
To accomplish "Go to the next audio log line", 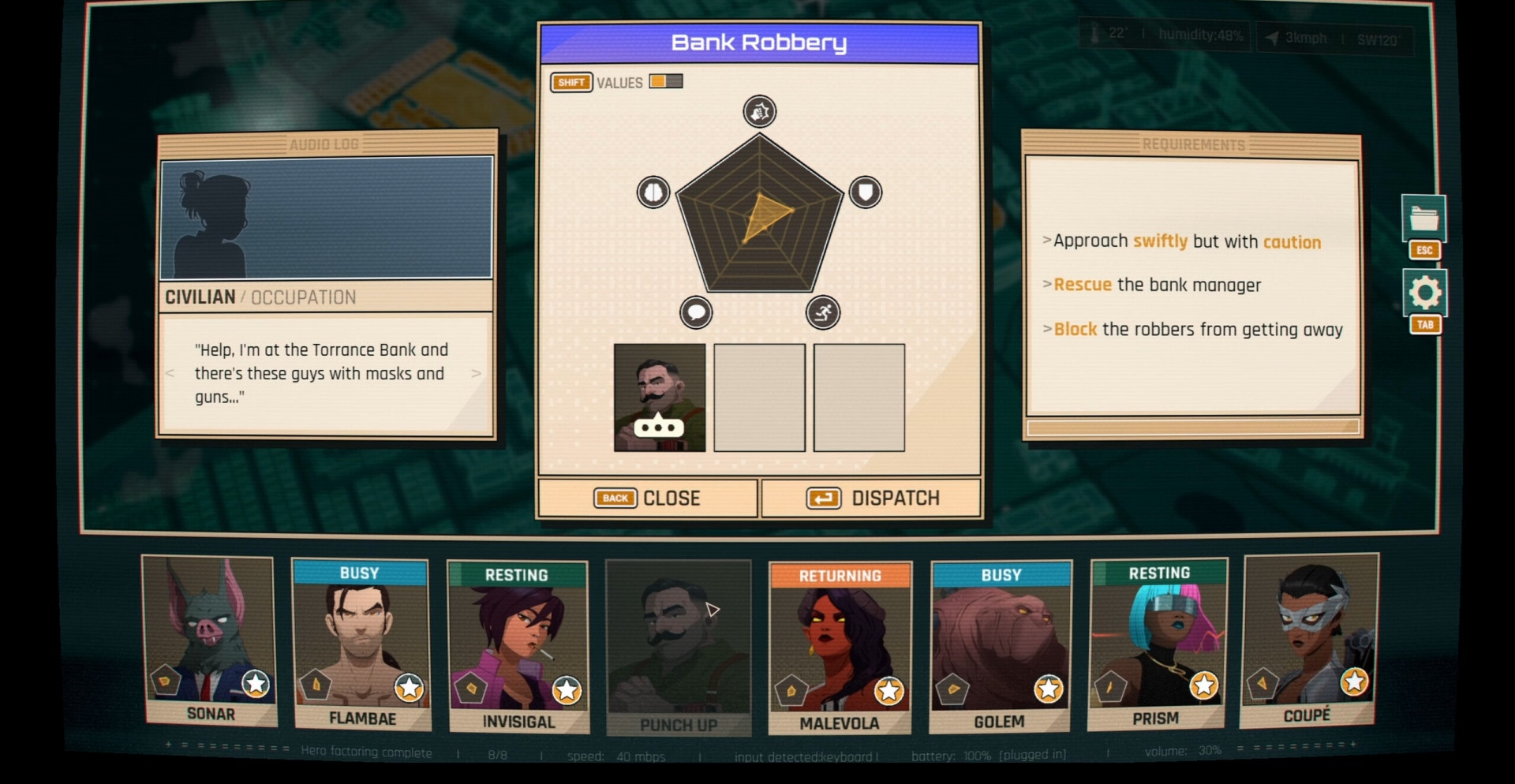I will [x=476, y=373].
